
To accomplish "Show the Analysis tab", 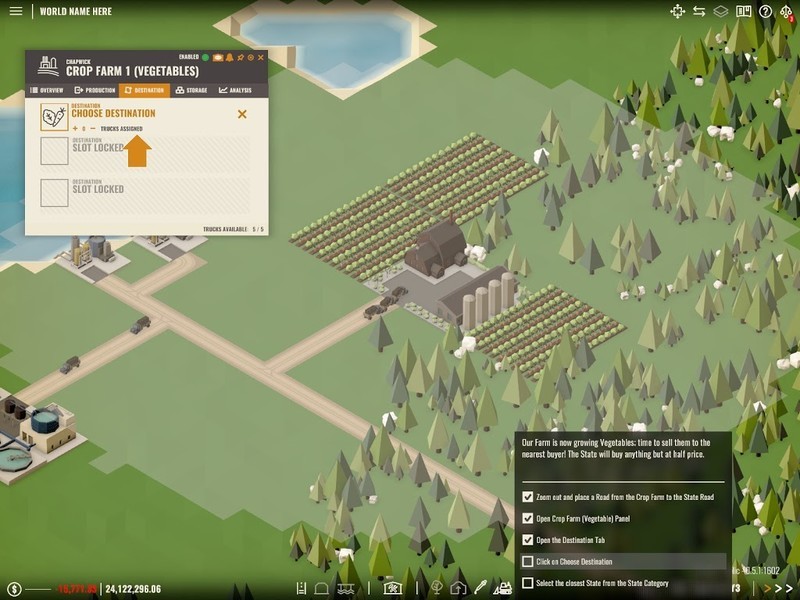I will point(235,90).
